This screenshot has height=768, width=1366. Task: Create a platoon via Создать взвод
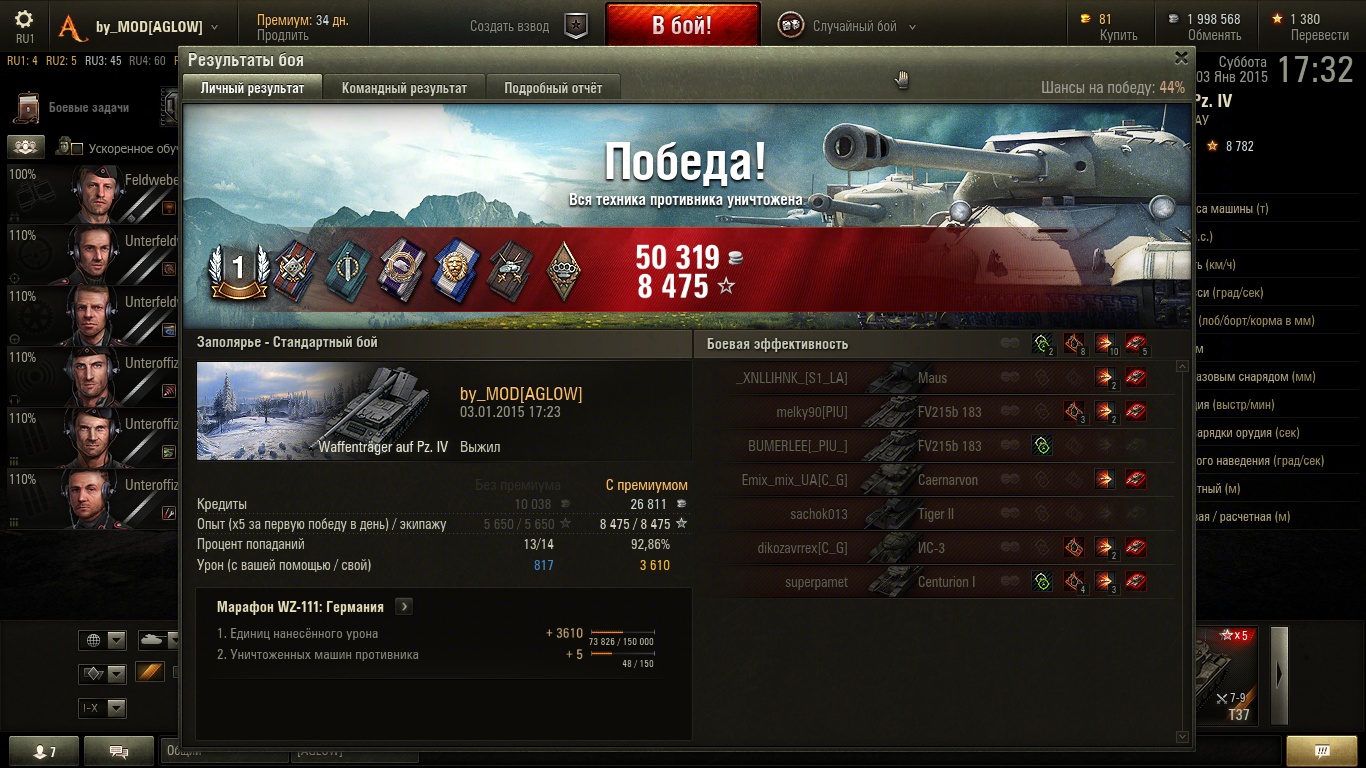(x=528, y=27)
